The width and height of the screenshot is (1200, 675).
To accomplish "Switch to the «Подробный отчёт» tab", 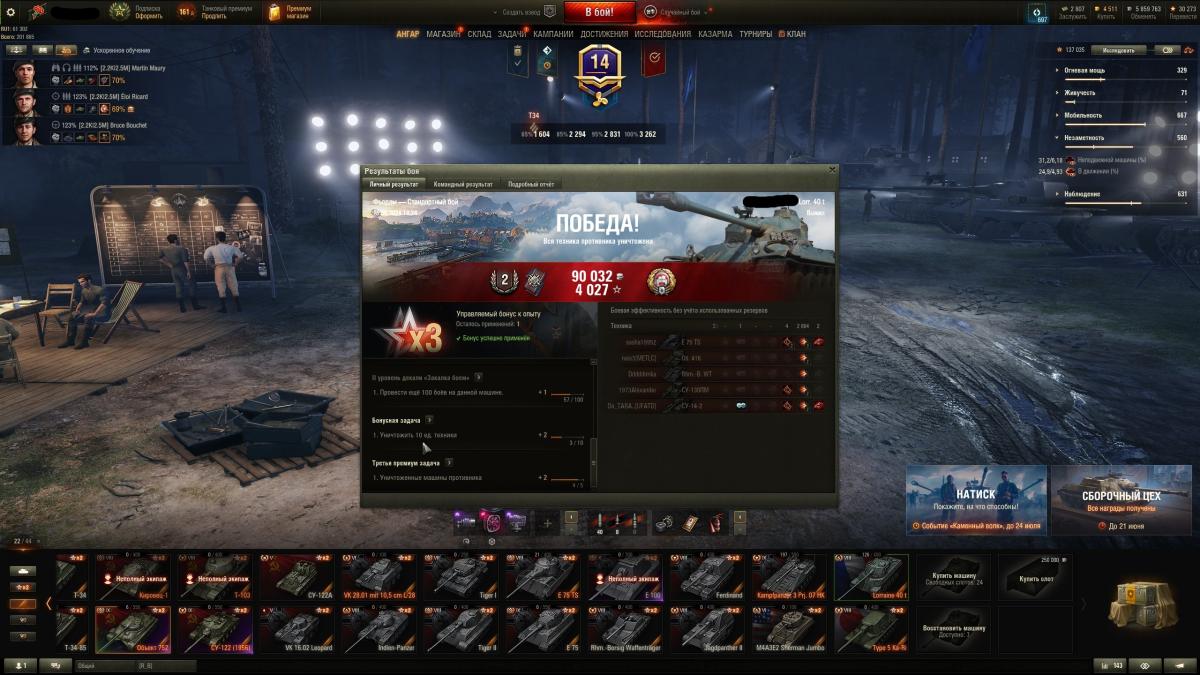I will pos(530,184).
